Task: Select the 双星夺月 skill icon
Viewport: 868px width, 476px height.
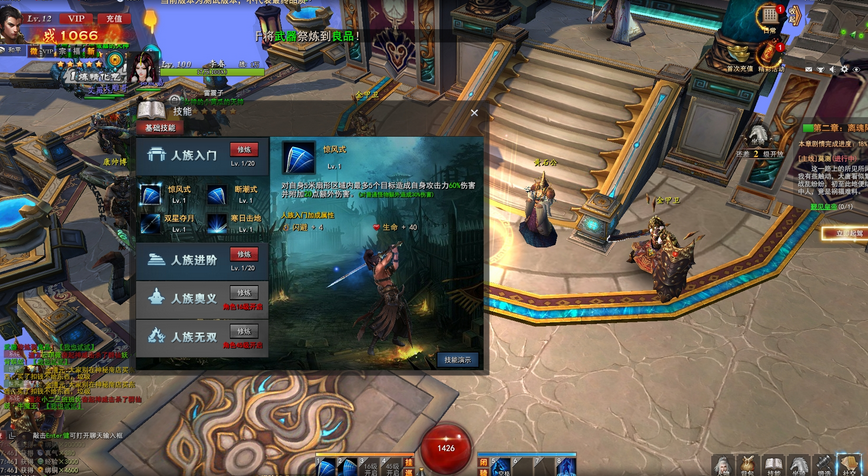Action: 150,222
